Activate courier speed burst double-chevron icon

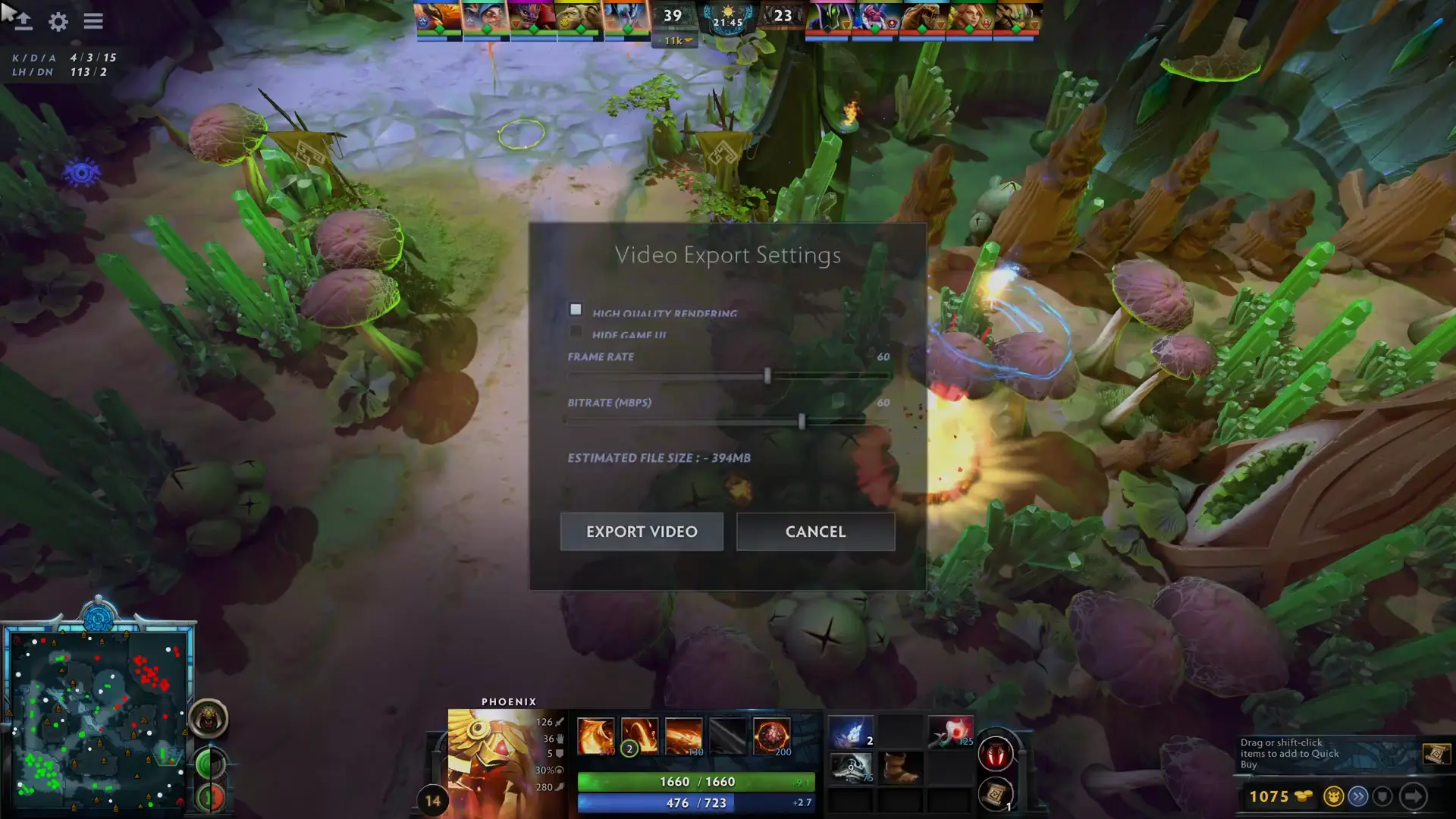1357,796
